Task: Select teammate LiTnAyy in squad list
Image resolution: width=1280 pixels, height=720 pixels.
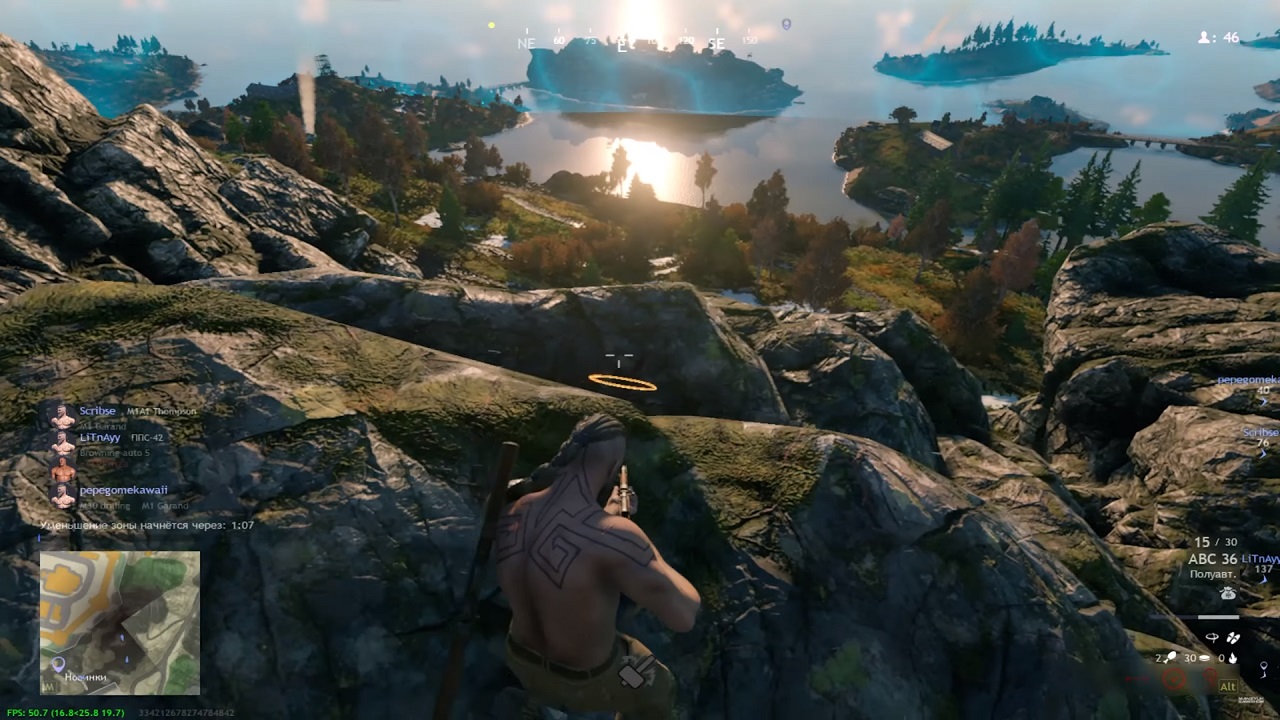Action: 99,437
